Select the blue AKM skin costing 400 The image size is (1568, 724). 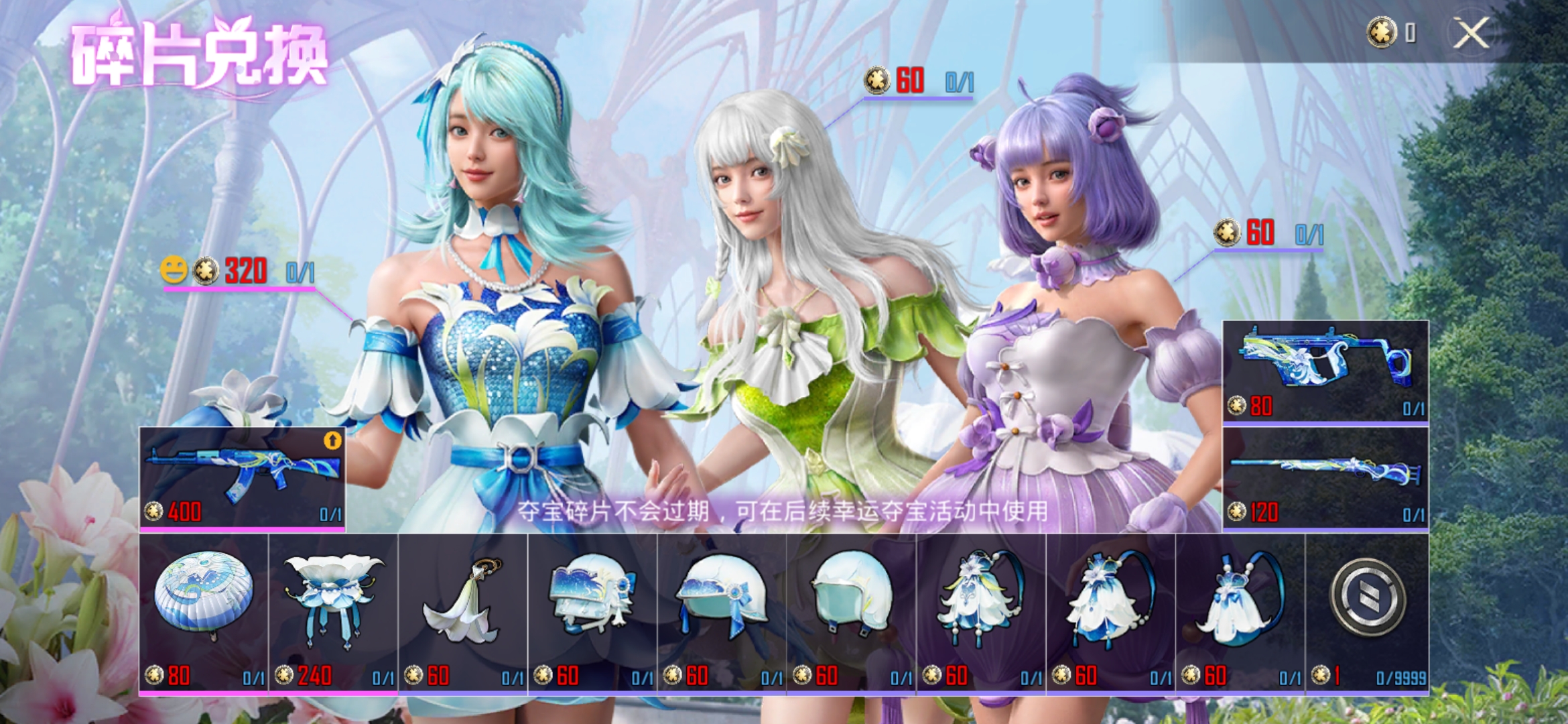click(242, 479)
